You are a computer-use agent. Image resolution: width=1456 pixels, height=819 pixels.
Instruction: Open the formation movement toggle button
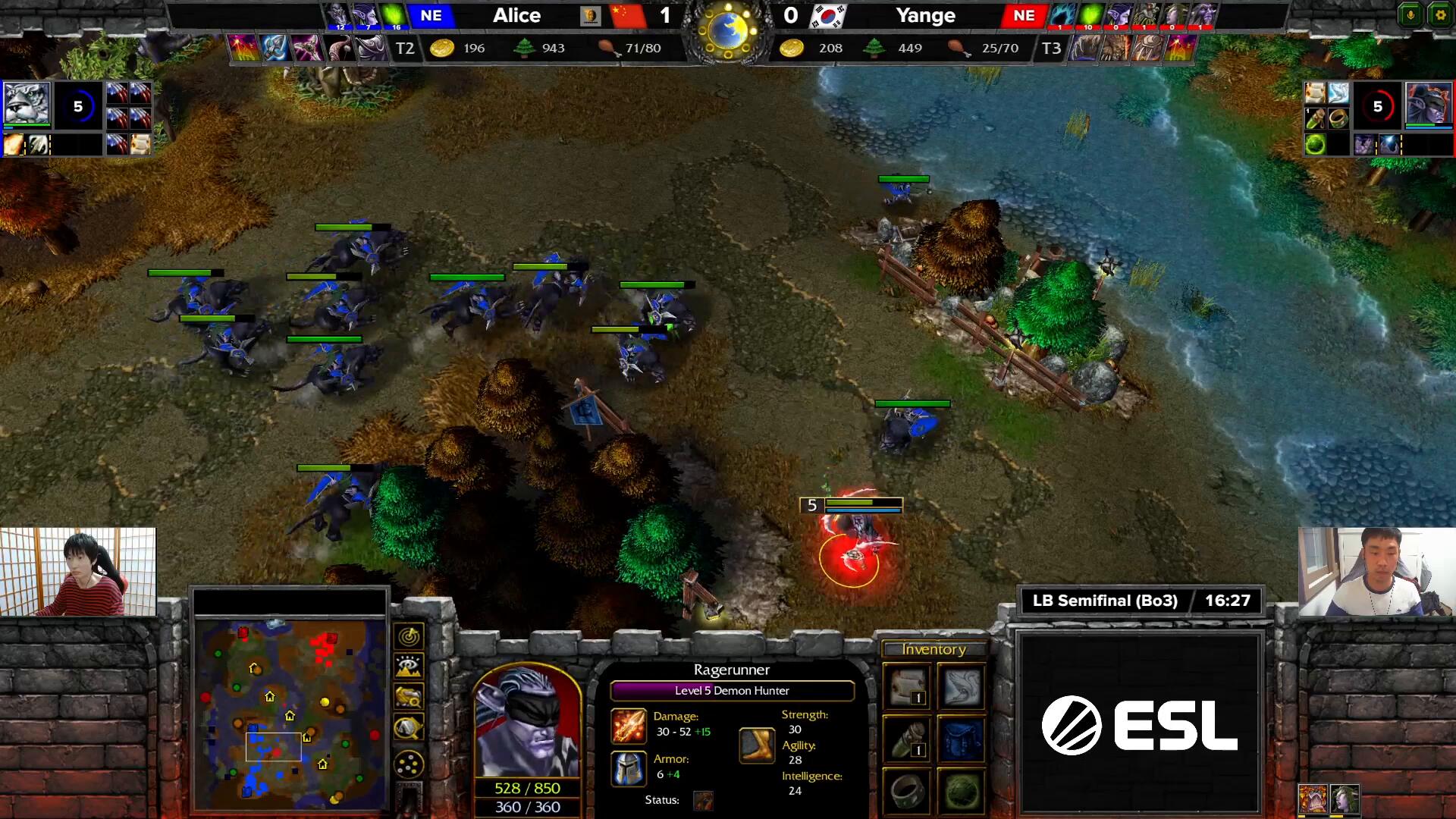pyautogui.click(x=409, y=763)
